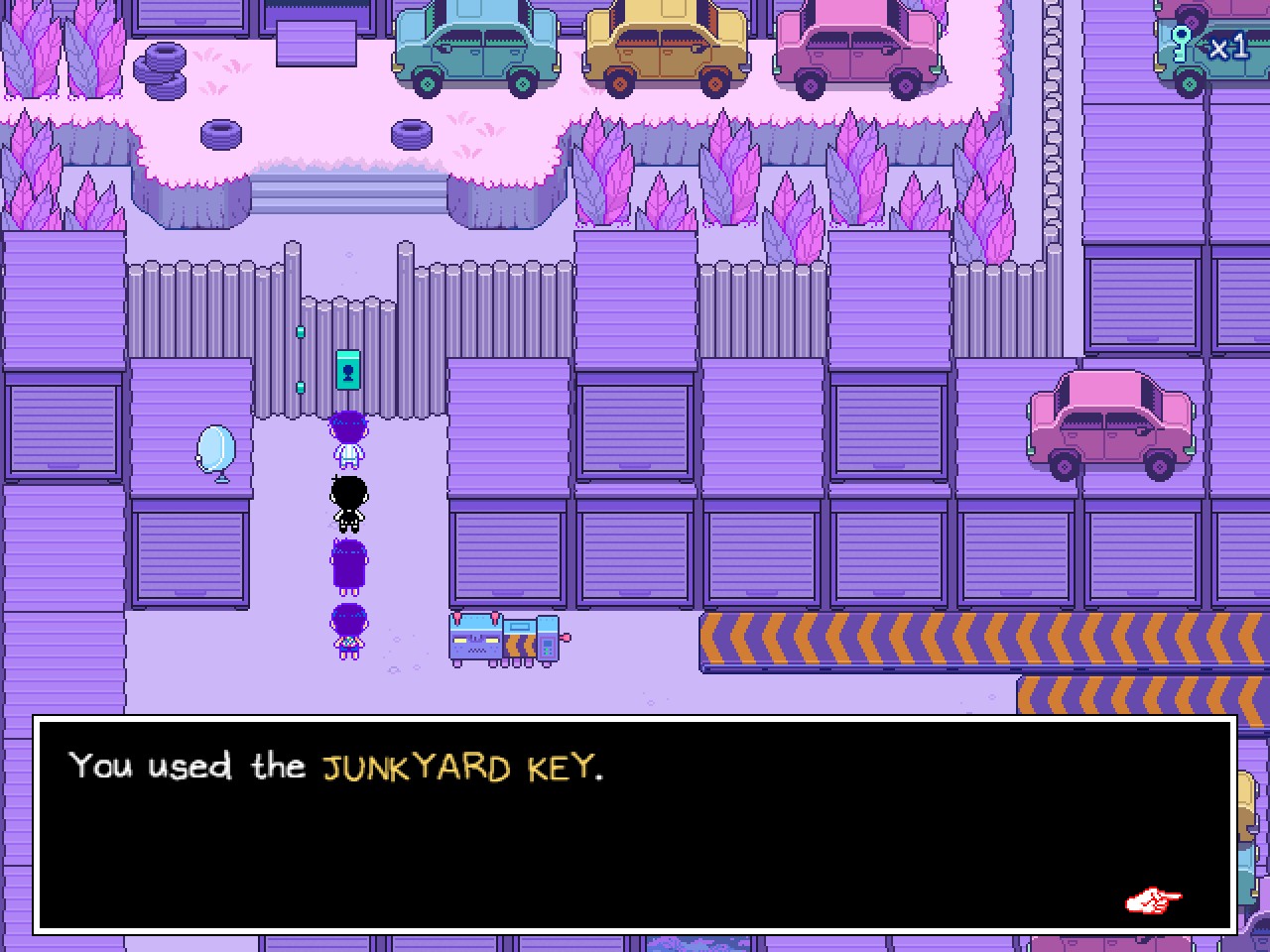Click the x1 key count indicator
This screenshot has width=1270, height=952.
pos(1228,45)
